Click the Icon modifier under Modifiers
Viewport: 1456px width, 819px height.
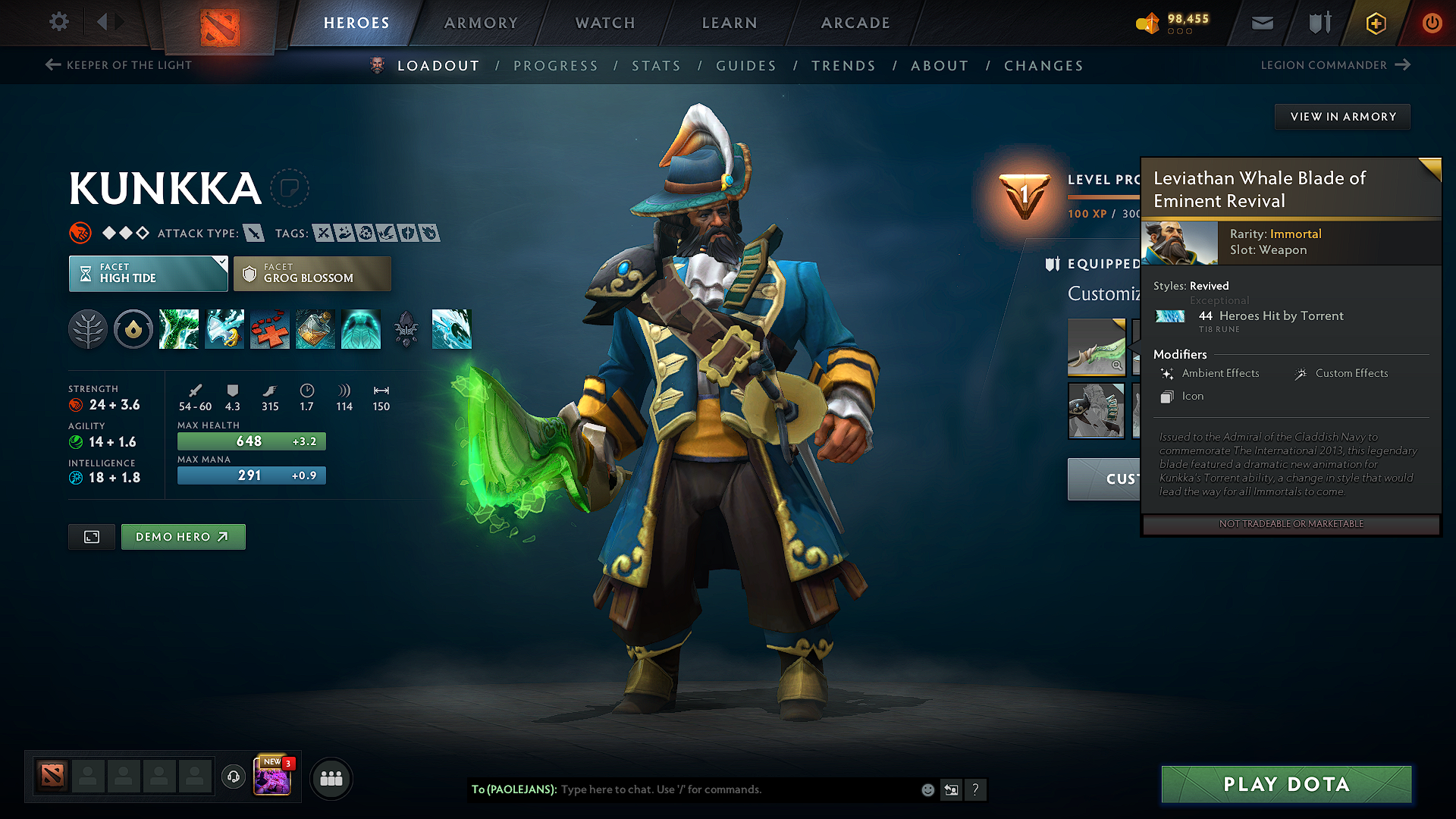click(x=1192, y=396)
